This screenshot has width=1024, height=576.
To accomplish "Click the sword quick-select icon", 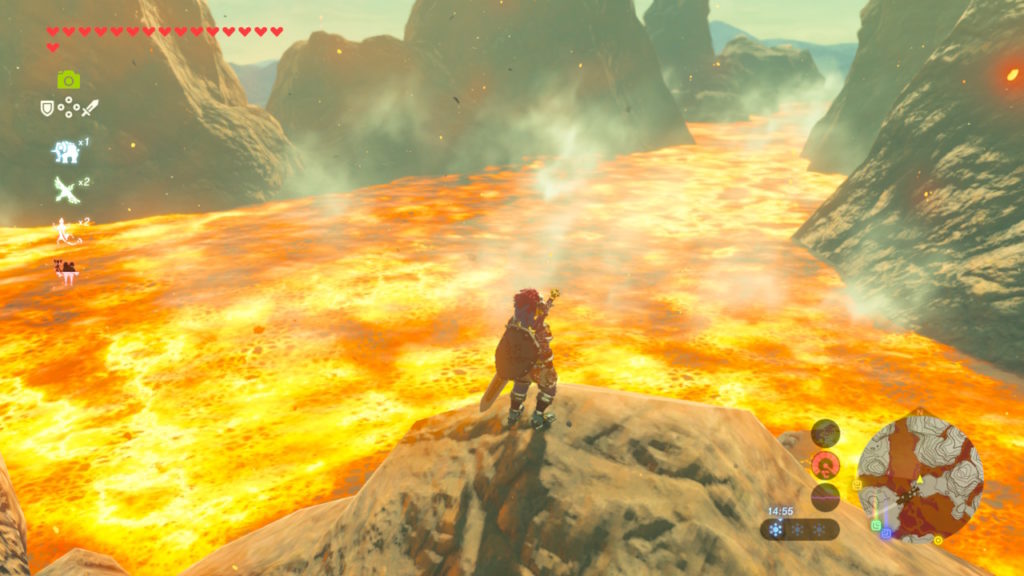I will point(90,107).
